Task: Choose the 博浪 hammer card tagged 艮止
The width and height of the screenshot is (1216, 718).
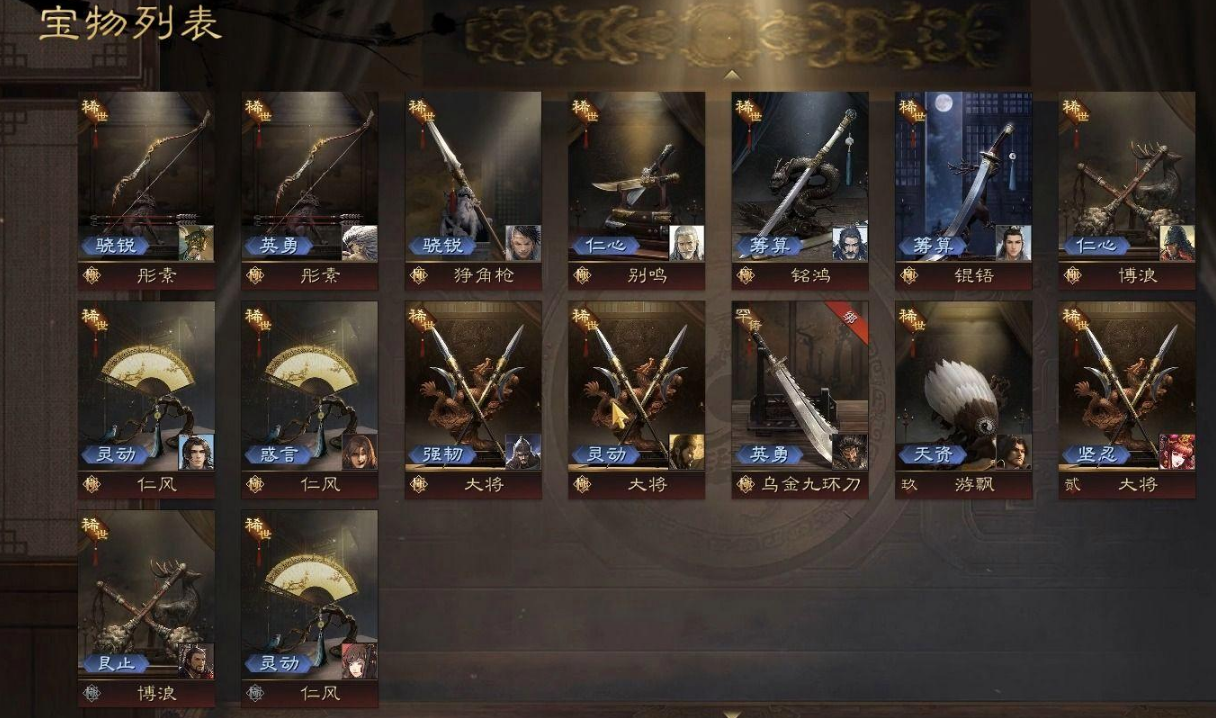Action: (146, 600)
